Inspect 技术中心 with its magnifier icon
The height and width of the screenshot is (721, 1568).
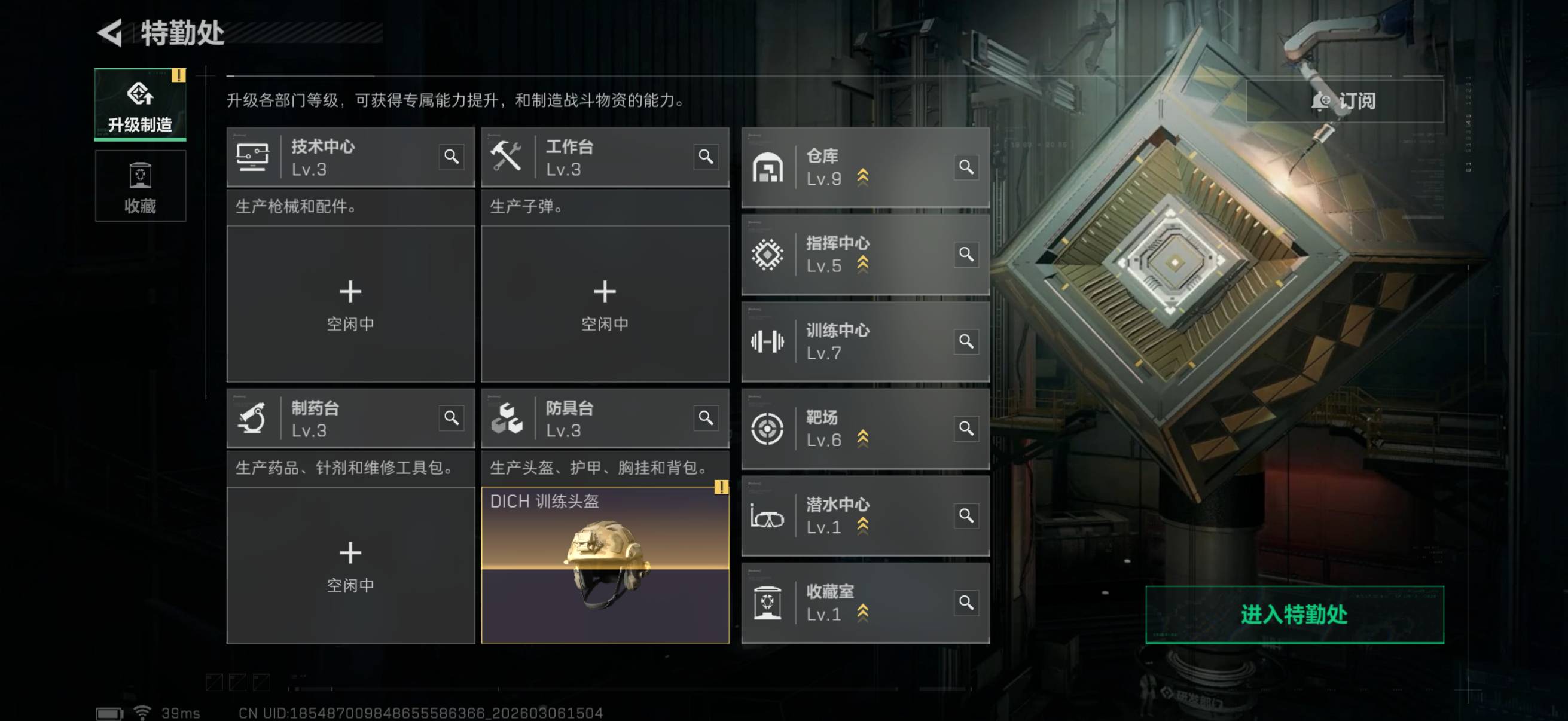coord(451,157)
